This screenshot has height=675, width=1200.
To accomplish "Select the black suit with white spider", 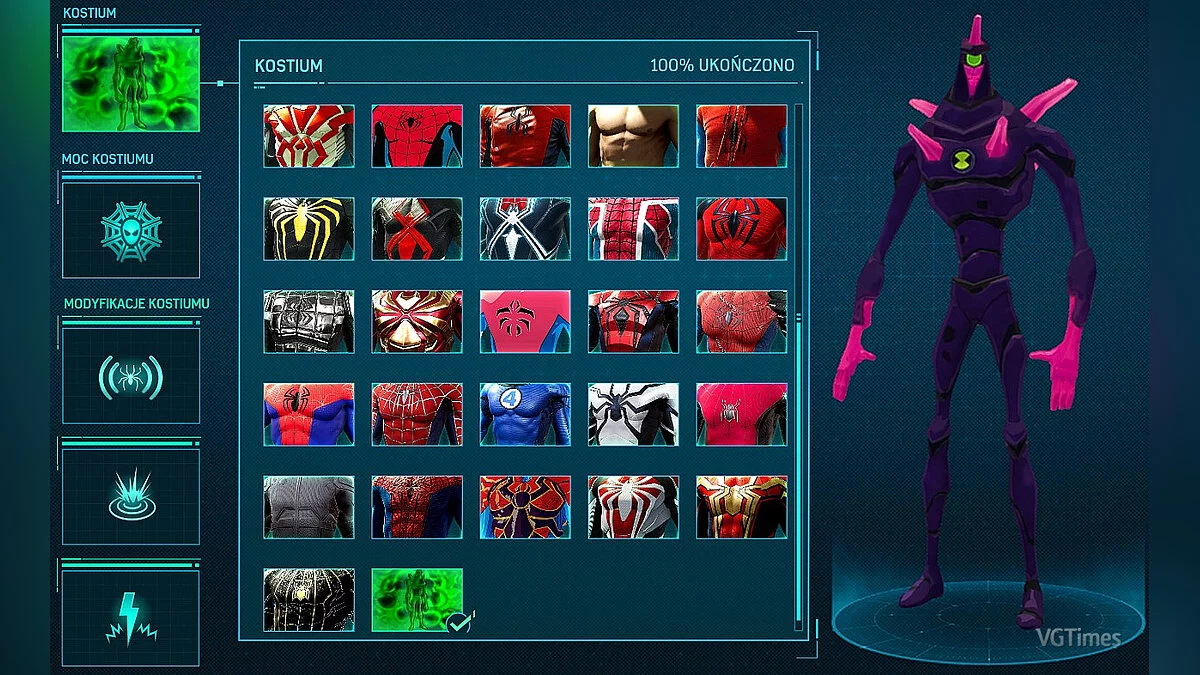I will (525, 228).
